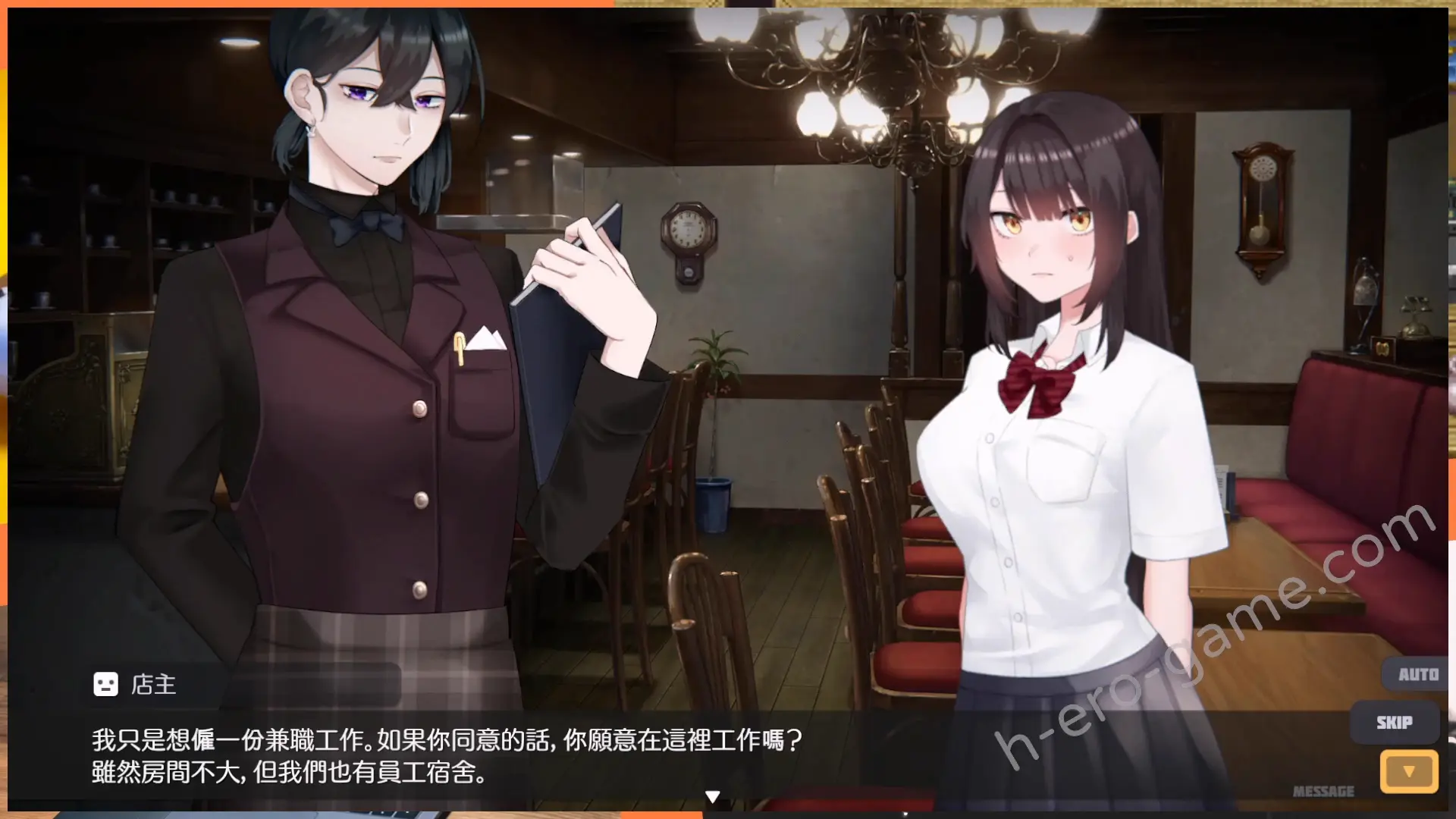Enable AUTO dialogue mode

[1417, 674]
